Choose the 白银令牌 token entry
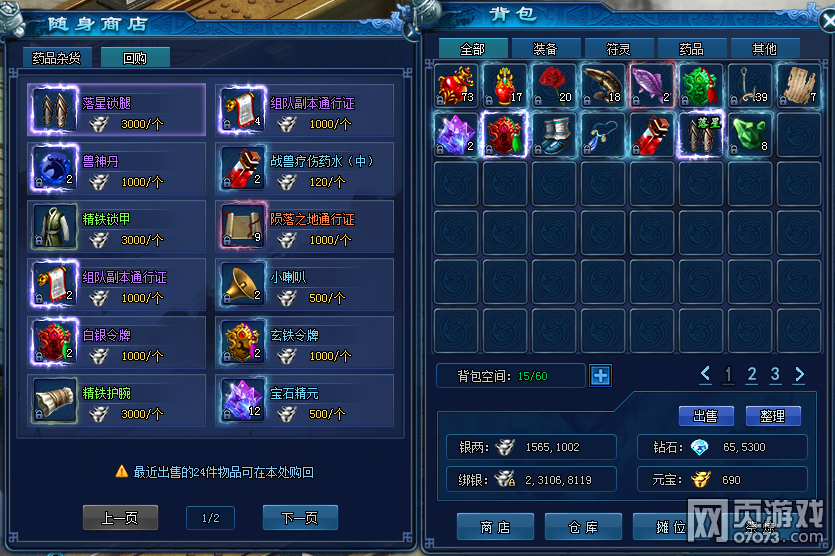The height and width of the screenshot is (556, 835). pyautogui.click(x=117, y=343)
